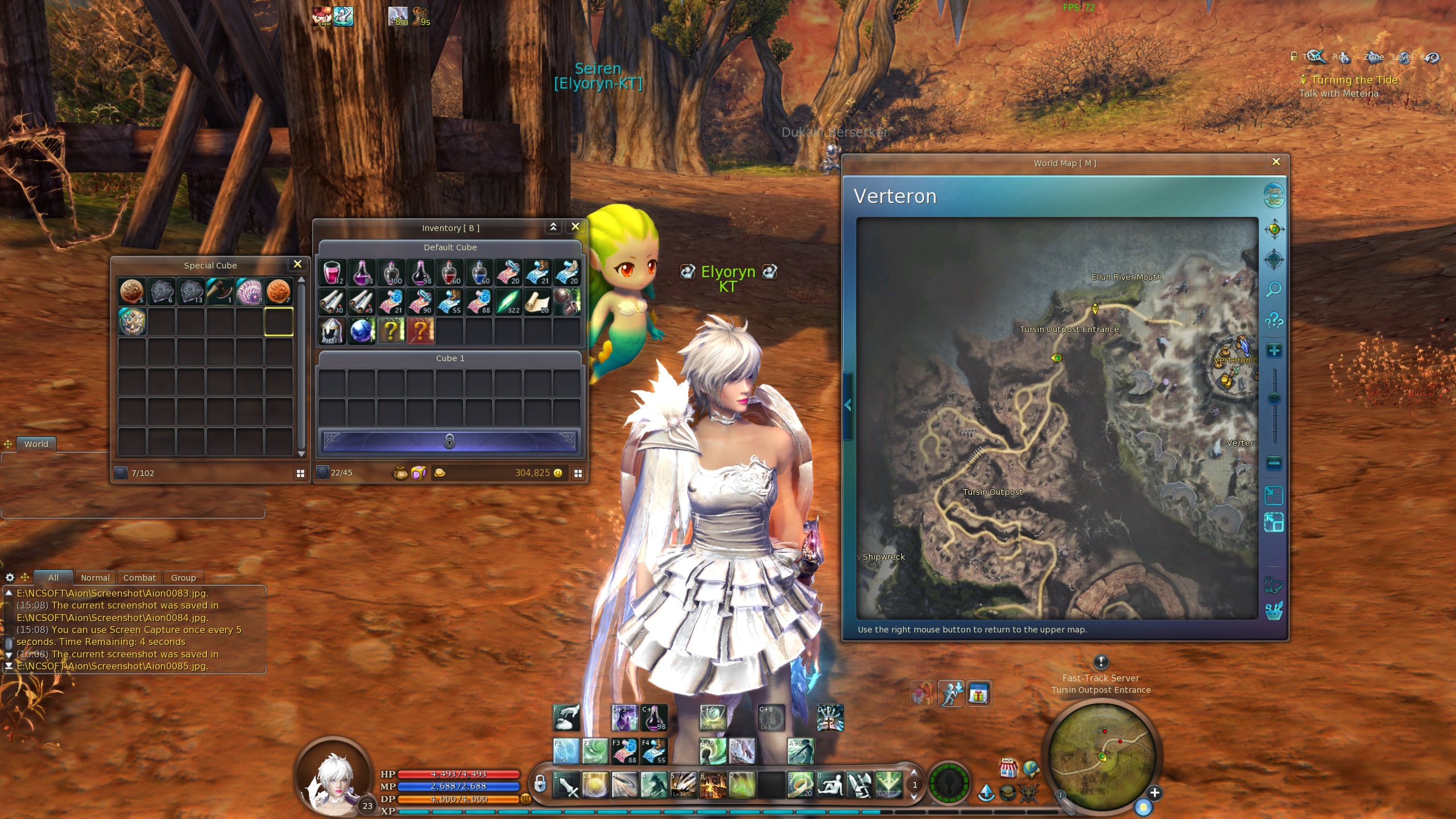
Task: Switch to the Normal chat tab
Action: (x=95, y=577)
